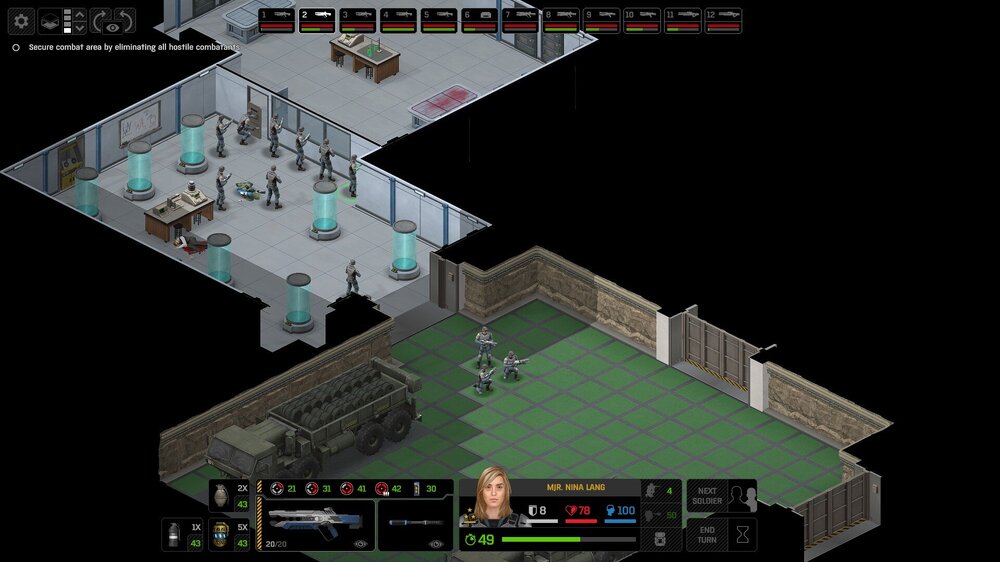Screen dimensions: 1000x562
Task: Select soldier slot 6 in squad bar
Action: pyautogui.click(x=479, y=20)
